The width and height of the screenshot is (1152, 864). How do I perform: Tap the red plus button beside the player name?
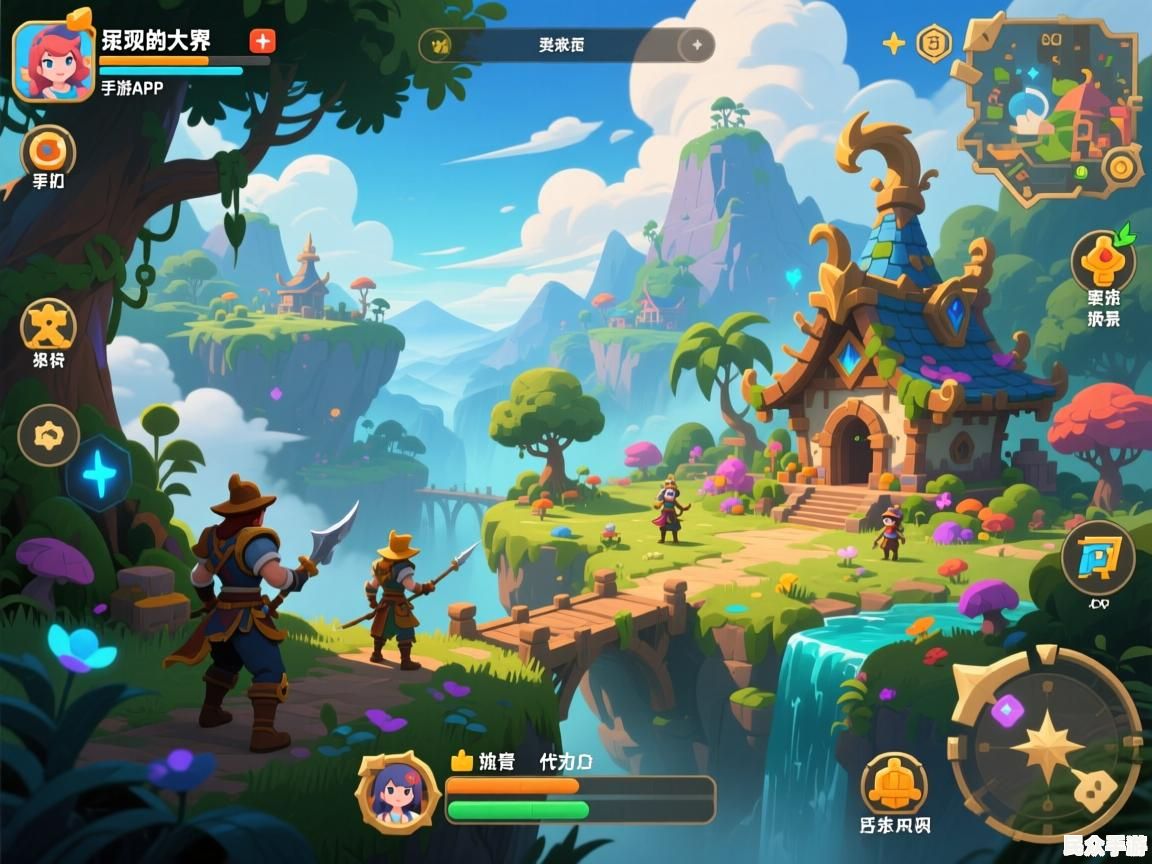pyautogui.click(x=262, y=41)
